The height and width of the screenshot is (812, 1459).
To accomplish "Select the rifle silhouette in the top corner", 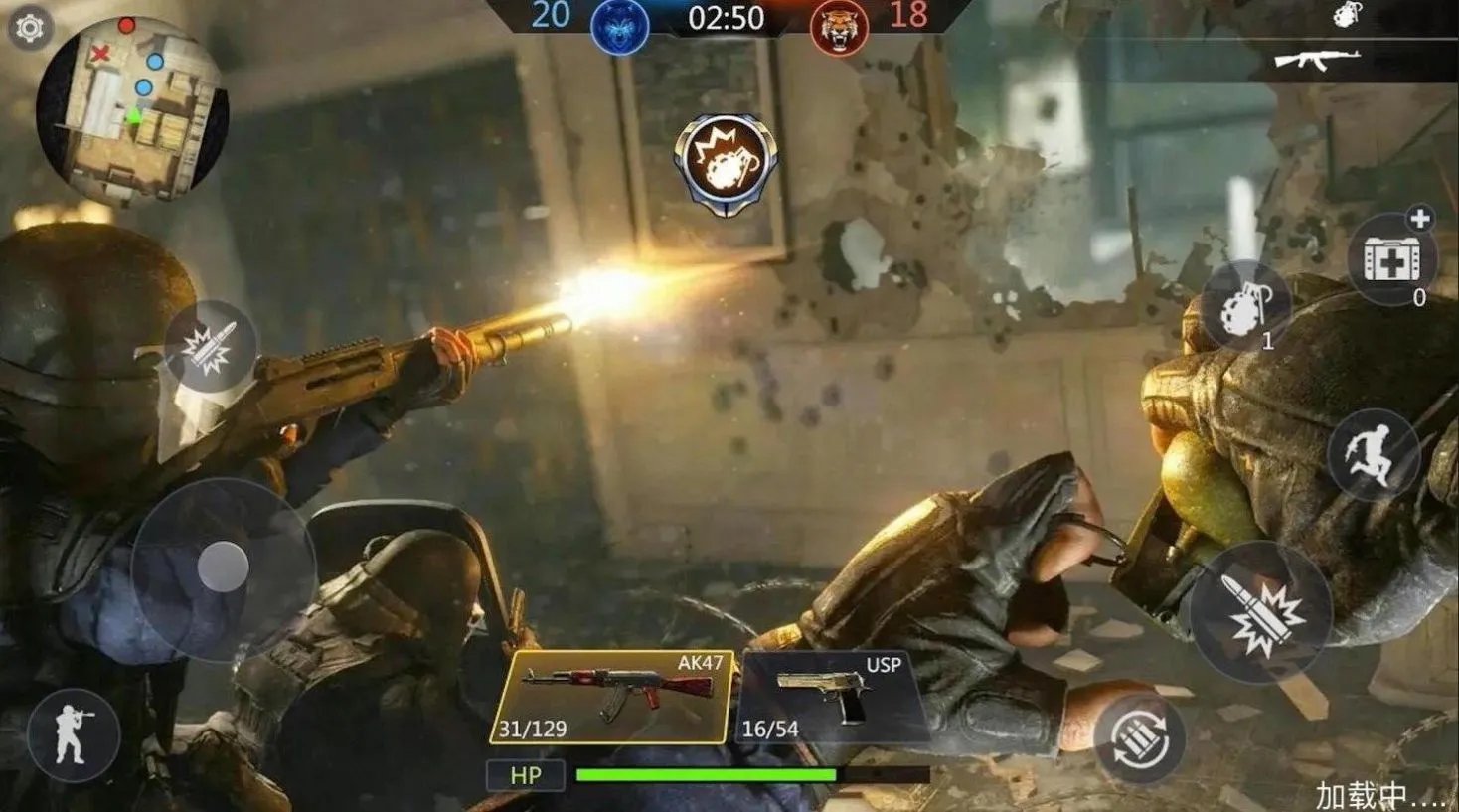I will point(1318,59).
